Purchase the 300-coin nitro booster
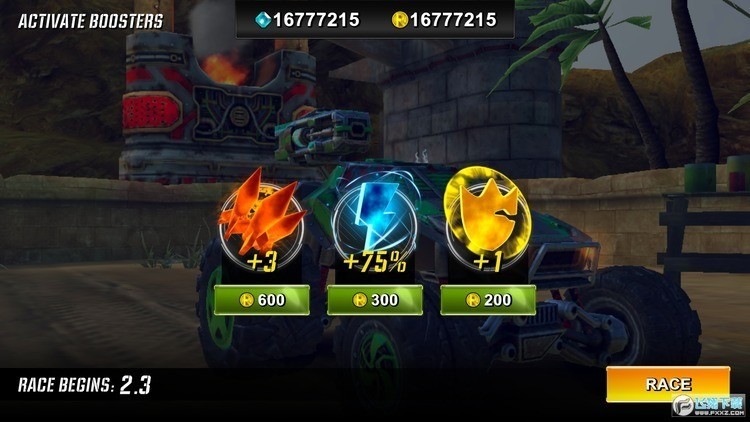This screenshot has width=750, height=422. 375,300
